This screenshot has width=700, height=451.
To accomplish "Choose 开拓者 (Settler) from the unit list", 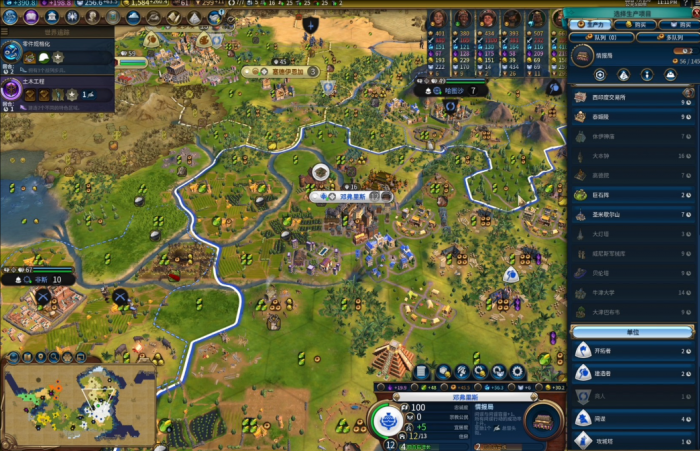I will (x=632, y=349).
